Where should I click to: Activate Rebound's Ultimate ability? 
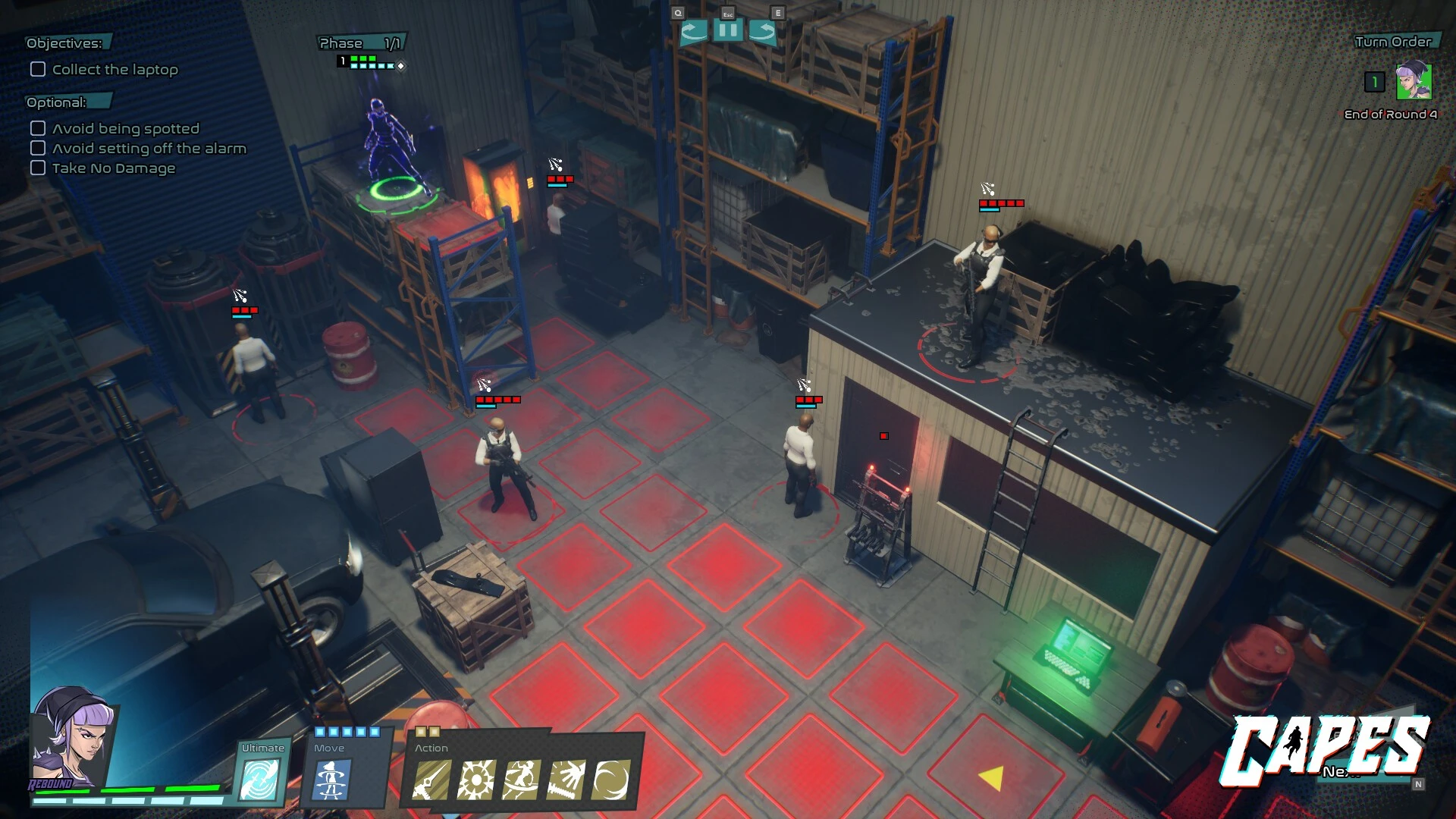click(x=259, y=778)
